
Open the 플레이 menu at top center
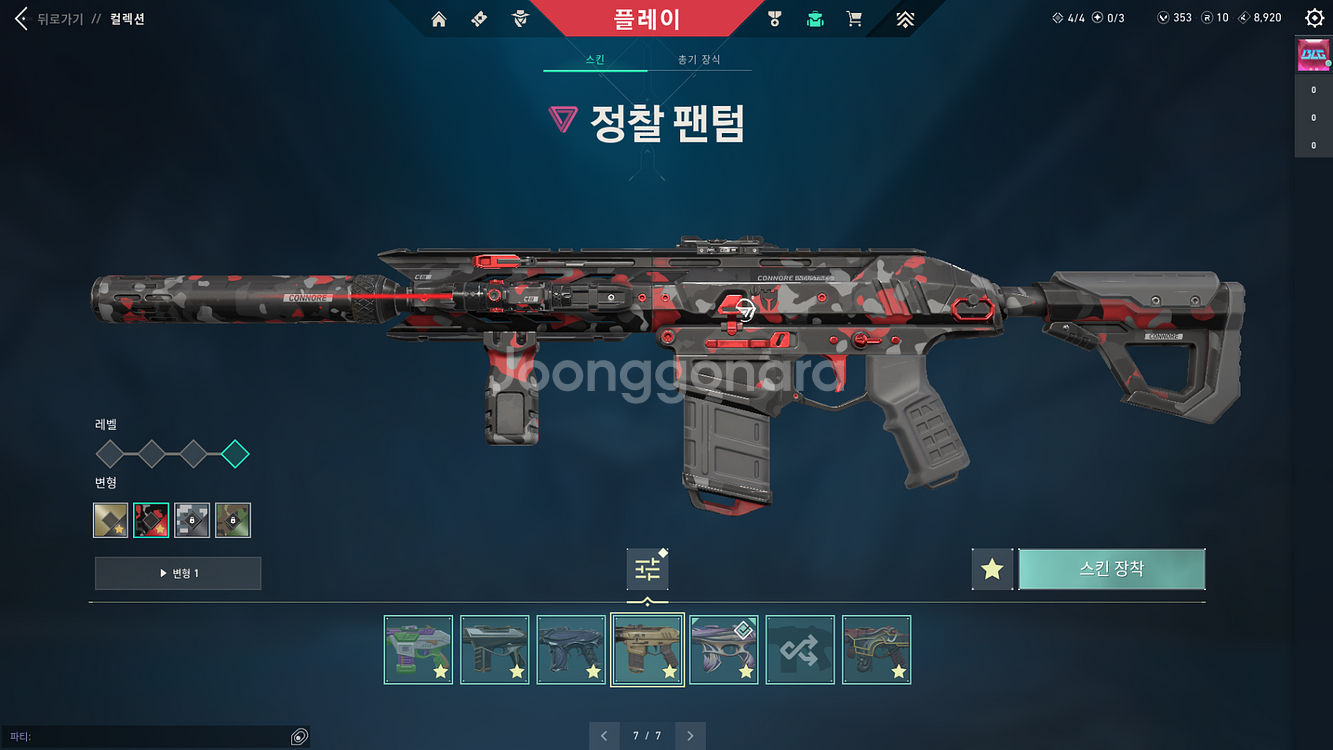pyautogui.click(x=666, y=17)
